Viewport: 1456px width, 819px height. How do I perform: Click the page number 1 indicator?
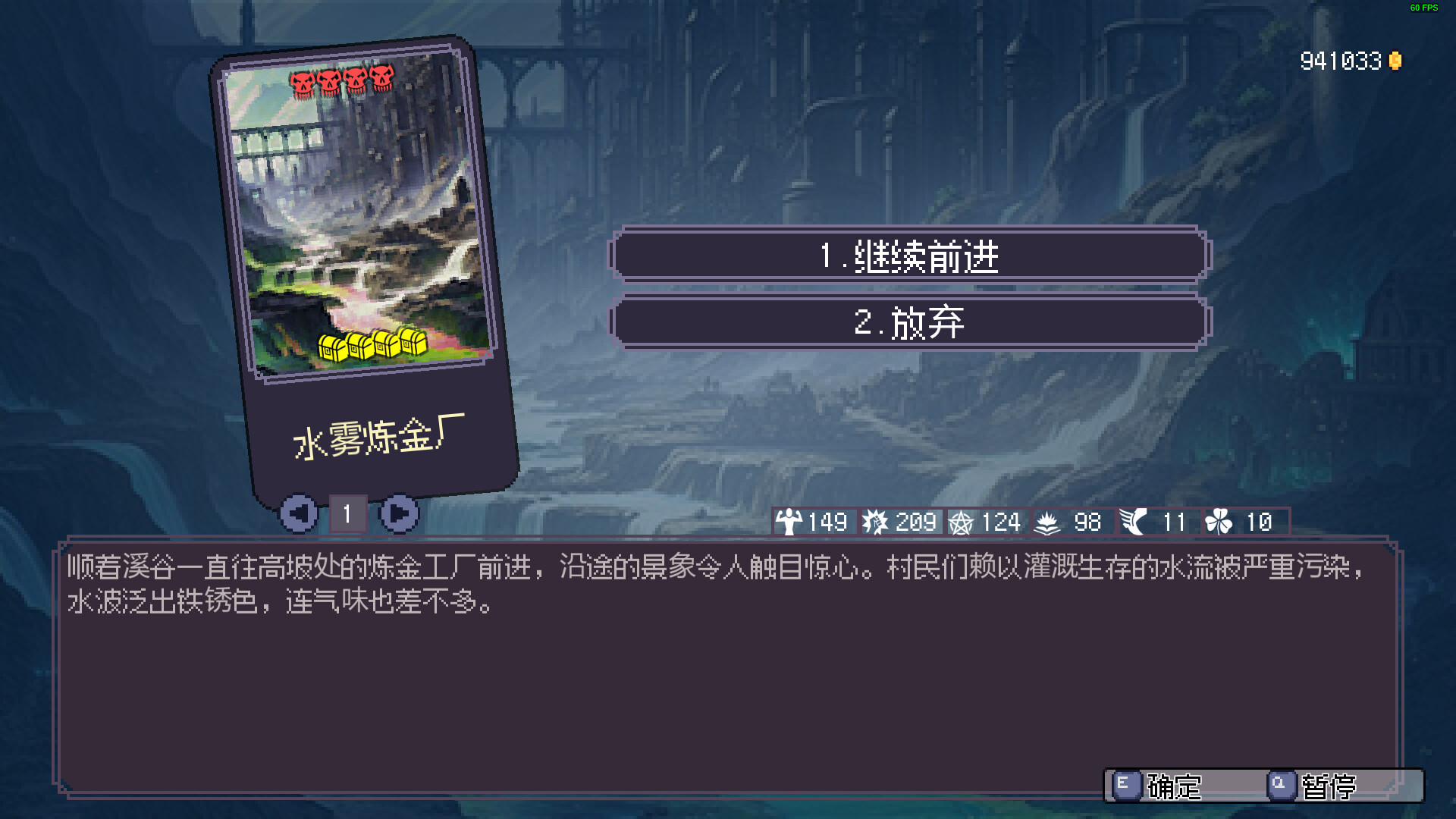(x=348, y=513)
